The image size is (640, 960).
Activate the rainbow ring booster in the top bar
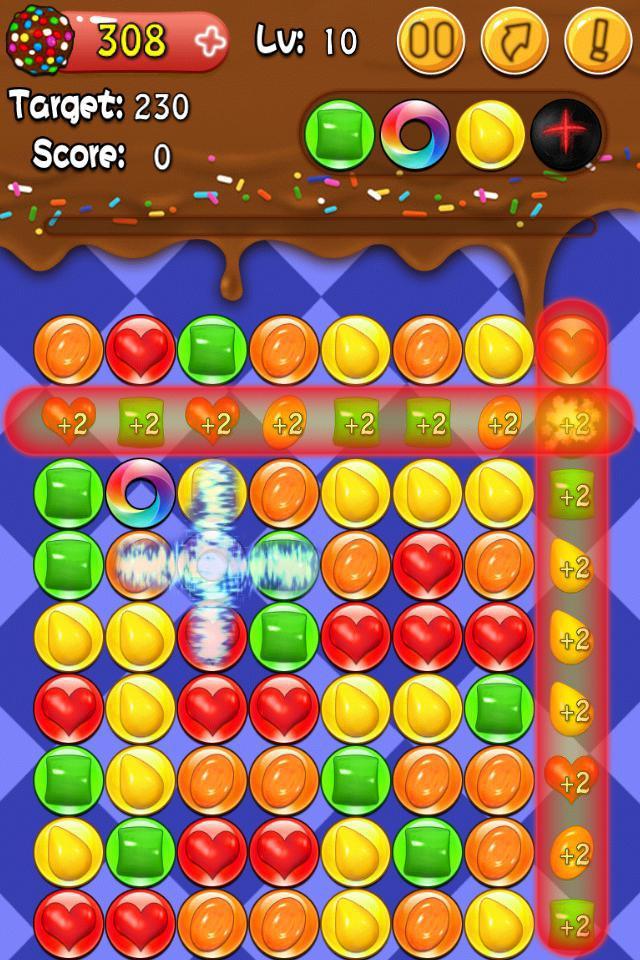pos(414,134)
